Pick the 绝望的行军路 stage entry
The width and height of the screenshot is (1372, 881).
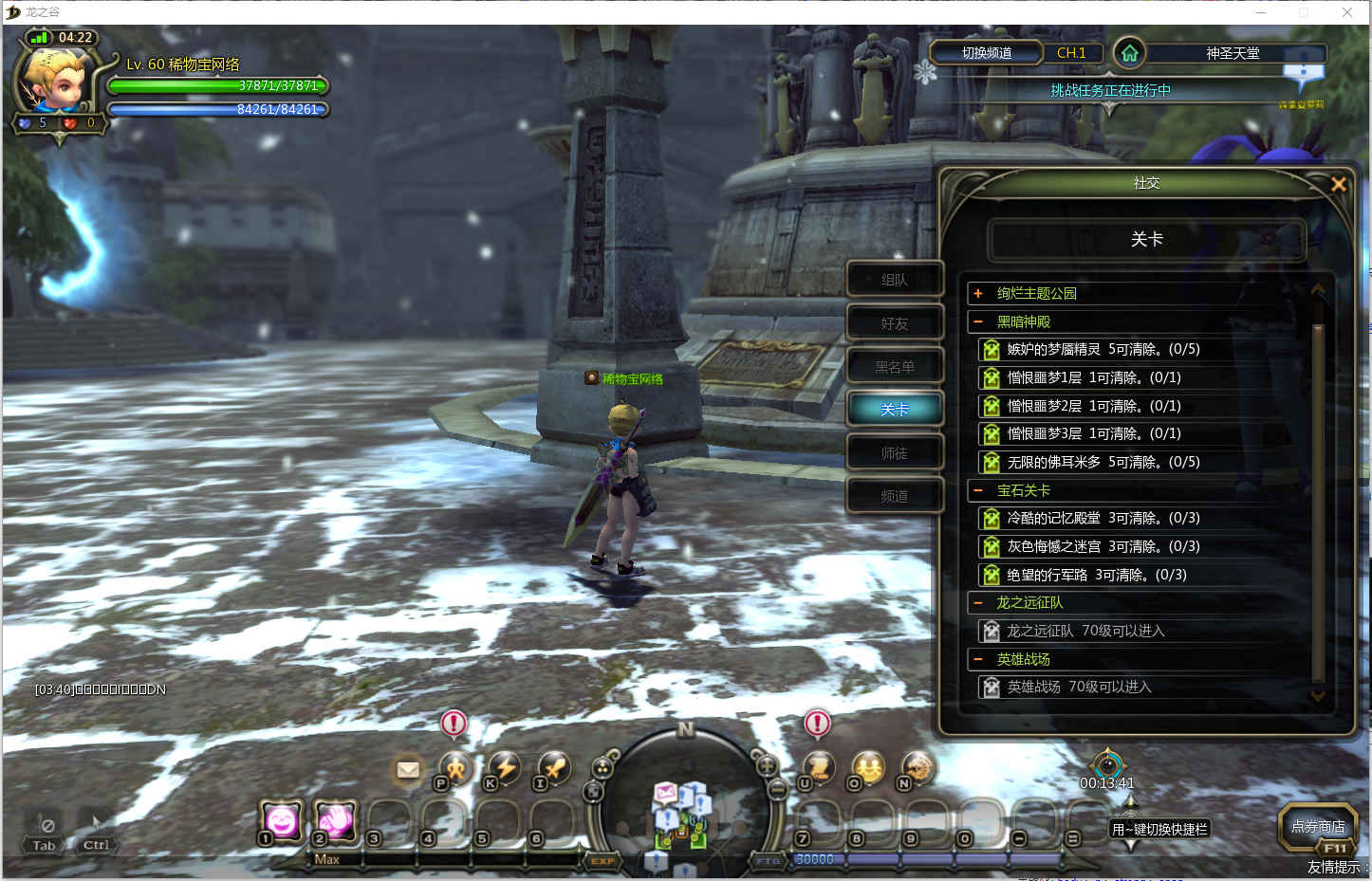coord(1096,576)
